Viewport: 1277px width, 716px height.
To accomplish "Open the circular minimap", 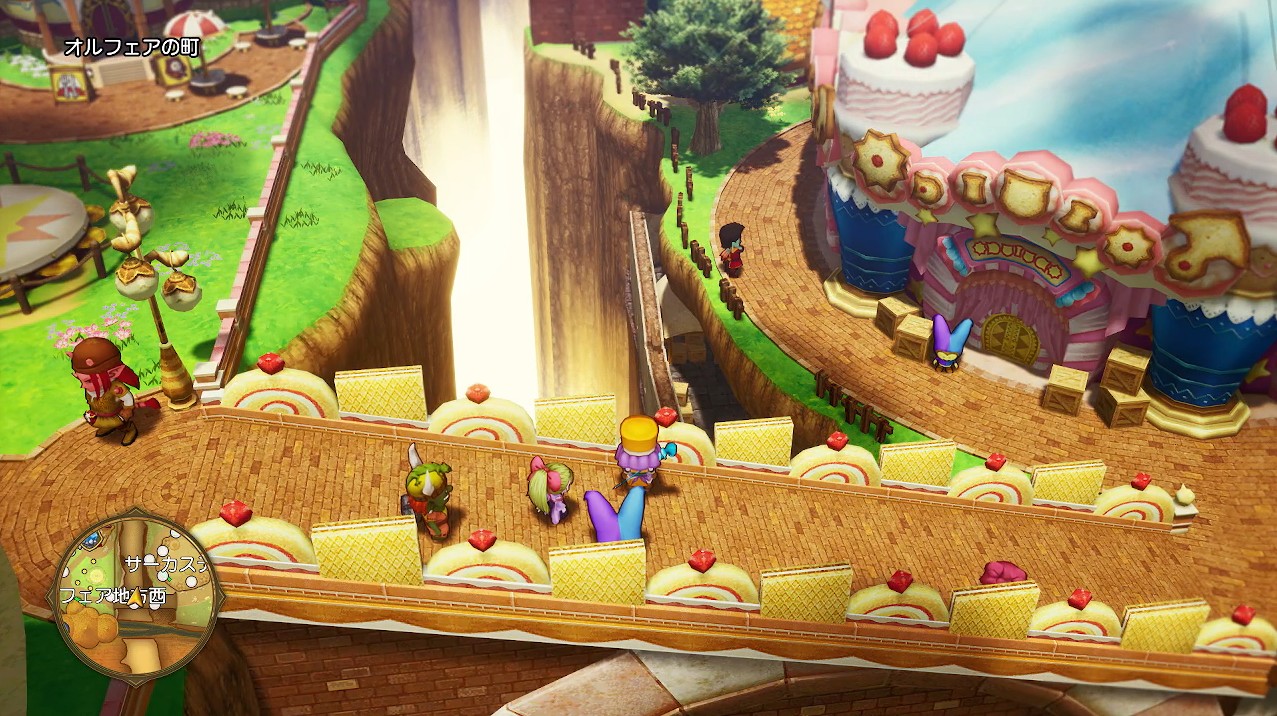I will pos(137,596).
